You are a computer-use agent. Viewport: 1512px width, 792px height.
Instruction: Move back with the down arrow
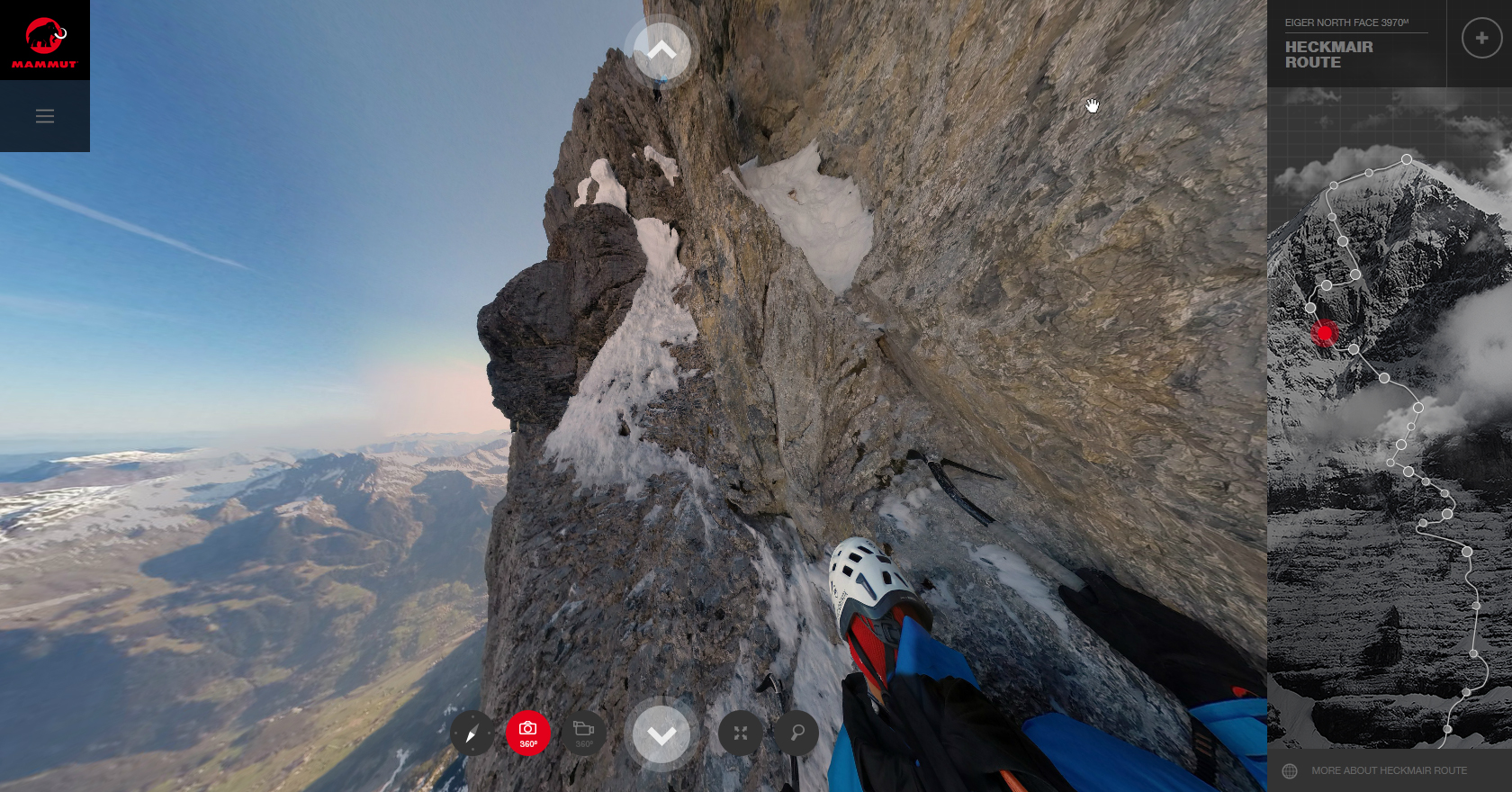click(661, 735)
